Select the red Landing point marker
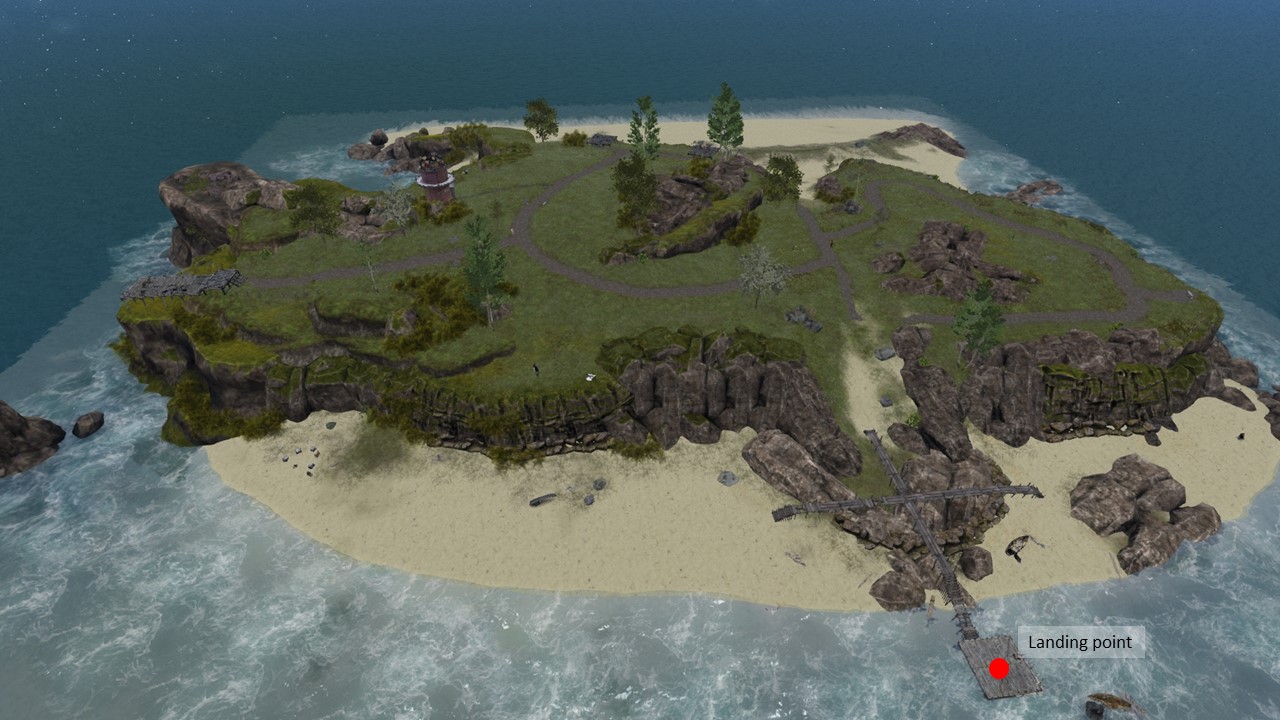Viewport: 1280px width, 720px height. pyautogui.click(x=998, y=668)
